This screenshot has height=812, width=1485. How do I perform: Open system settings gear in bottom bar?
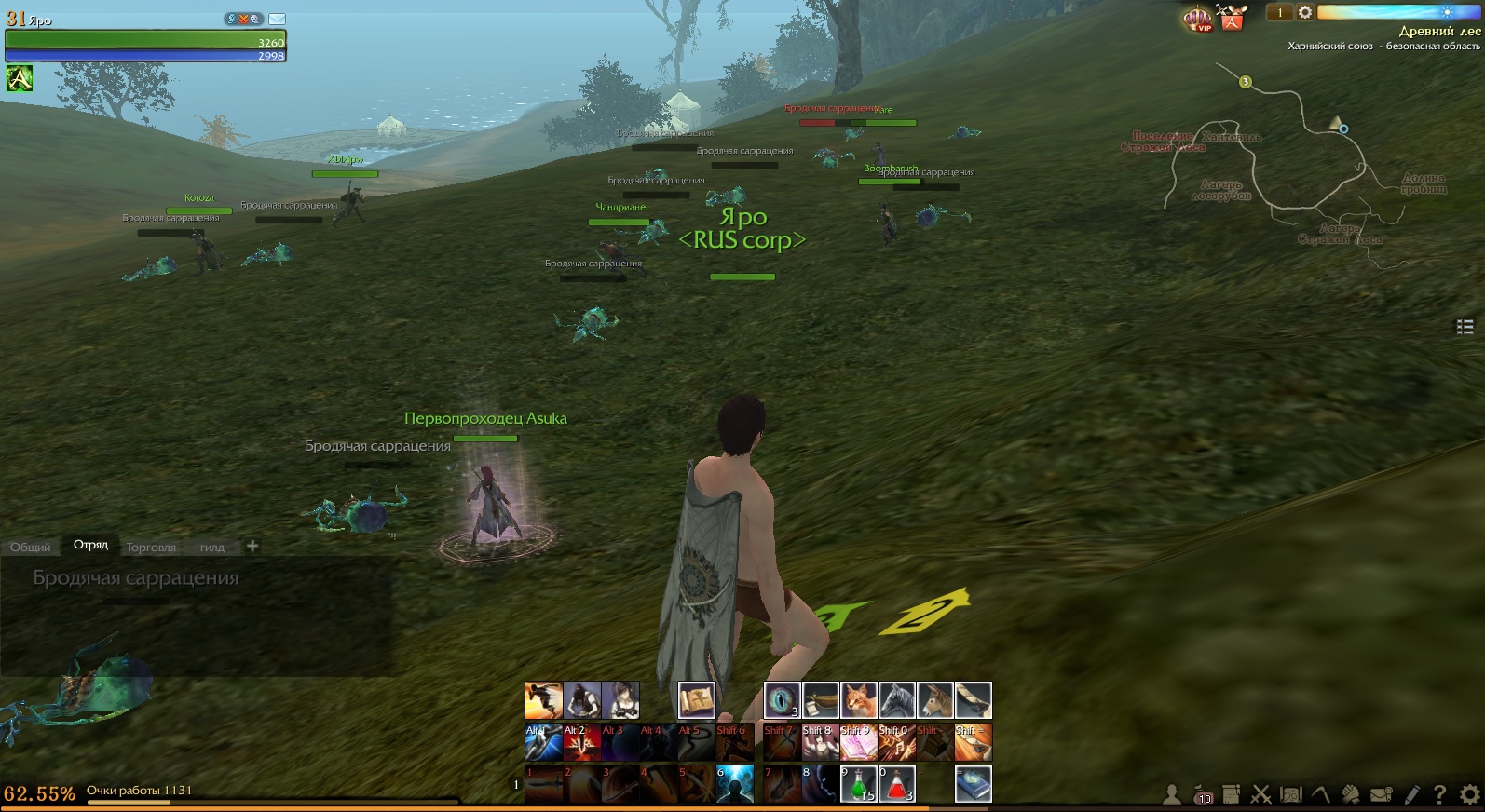[1469, 794]
